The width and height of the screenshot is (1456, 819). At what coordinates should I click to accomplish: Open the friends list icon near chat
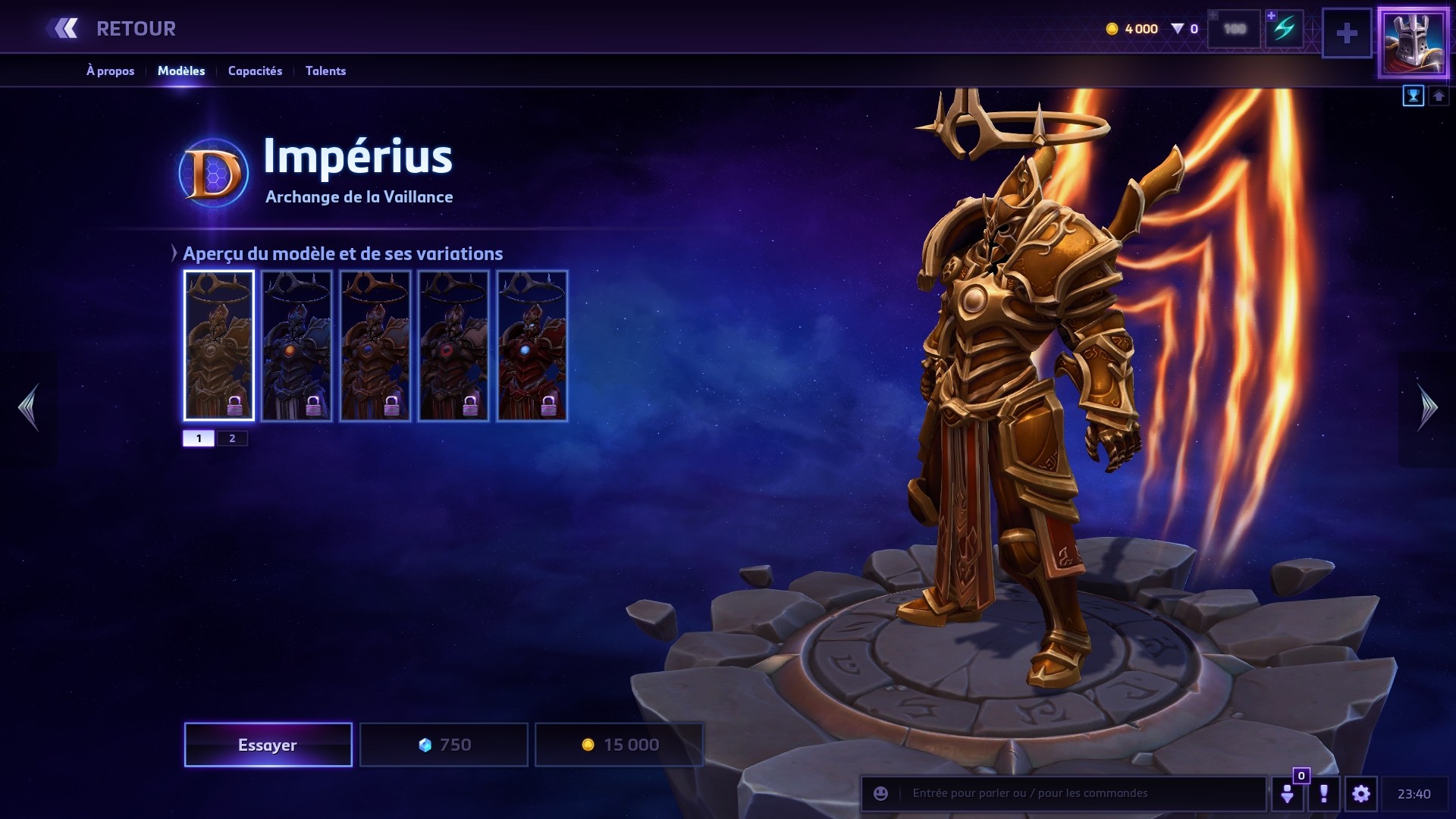[x=1288, y=793]
